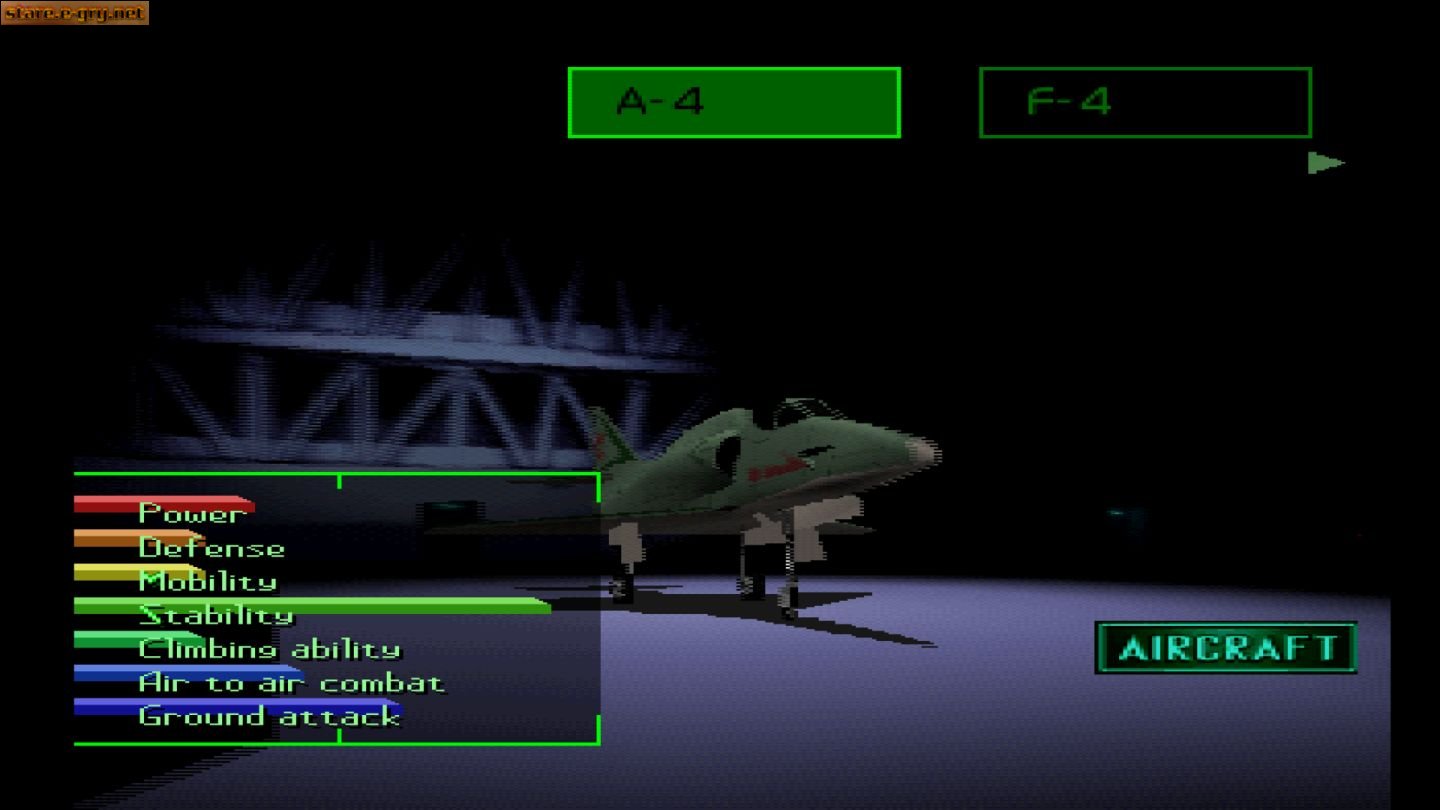Click the Stability label text
1440x810 pixels.
tap(216, 615)
